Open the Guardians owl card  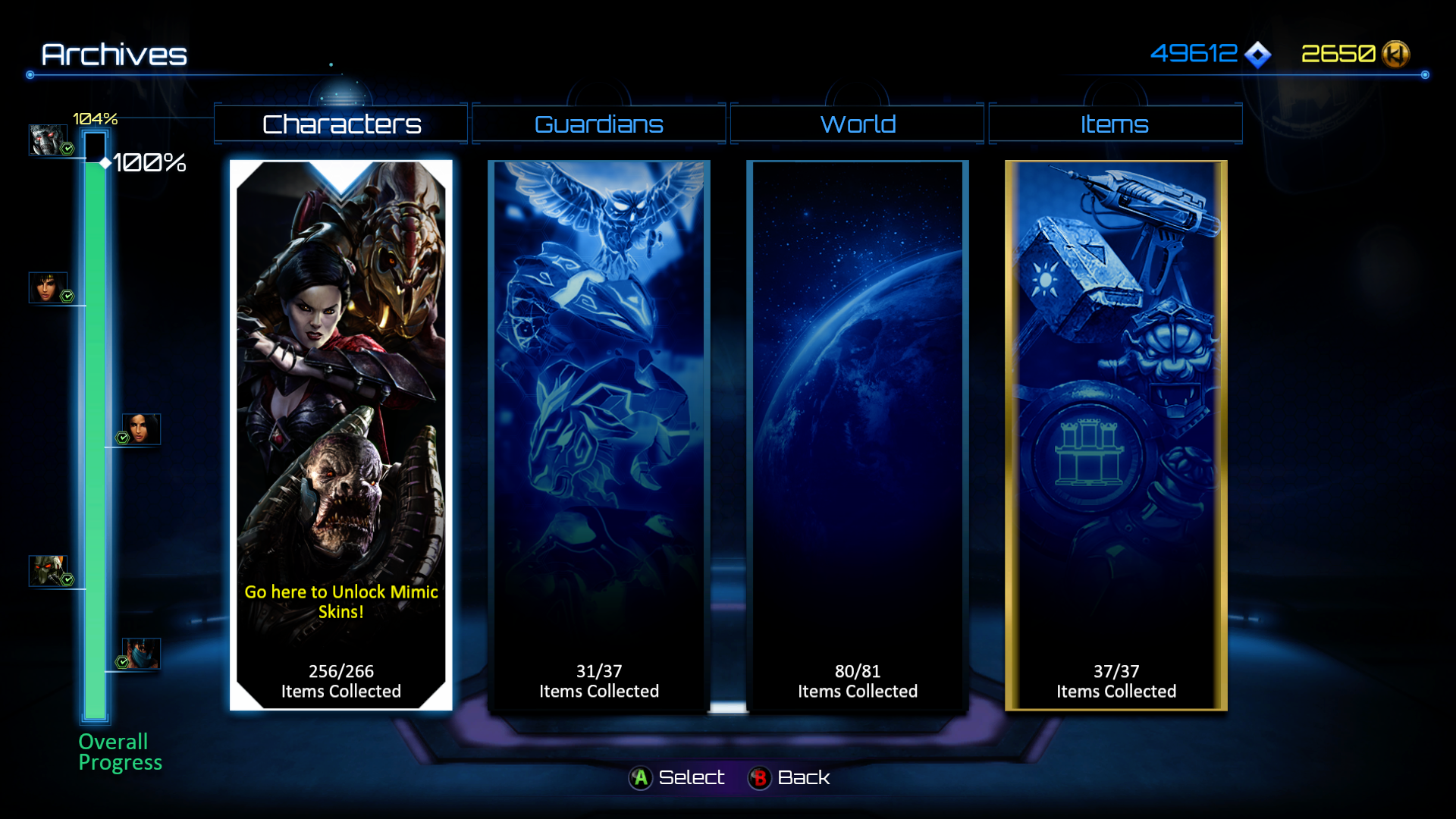pos(599,435)
